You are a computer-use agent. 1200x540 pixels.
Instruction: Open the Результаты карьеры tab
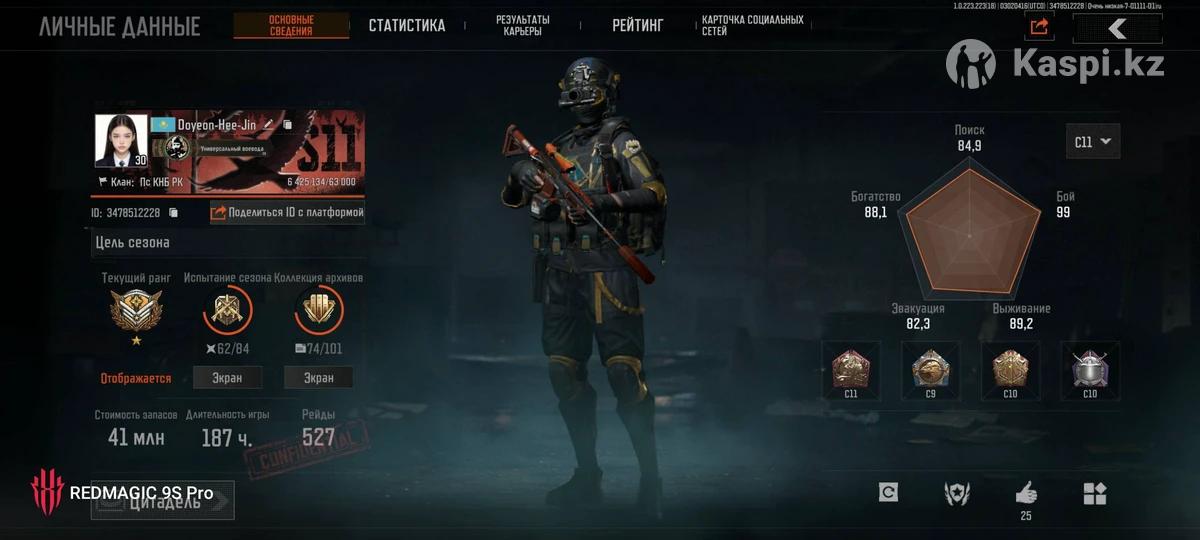(x=523, y=26)
